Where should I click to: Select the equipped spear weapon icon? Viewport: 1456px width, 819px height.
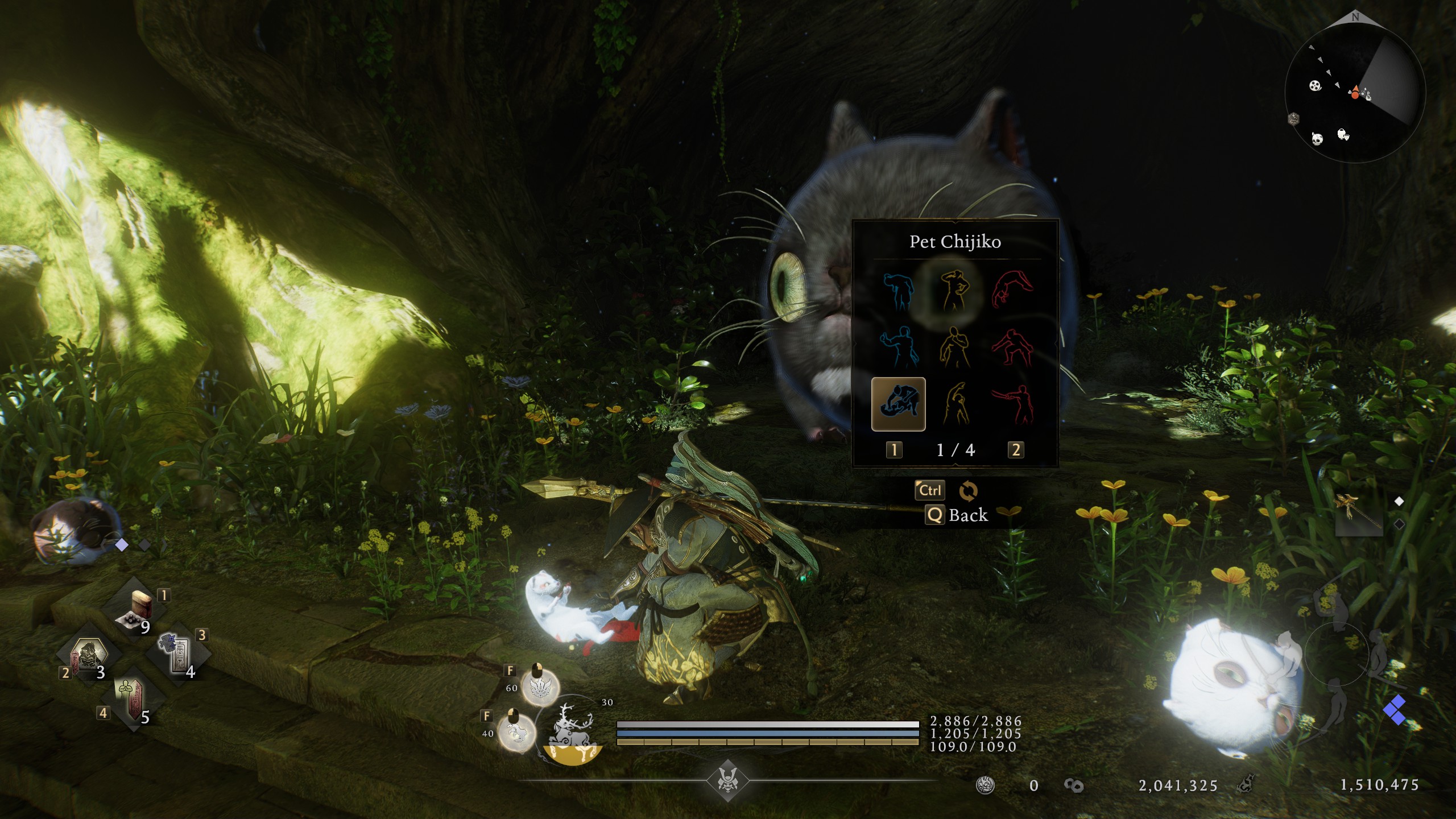(x=1359, y=514)
